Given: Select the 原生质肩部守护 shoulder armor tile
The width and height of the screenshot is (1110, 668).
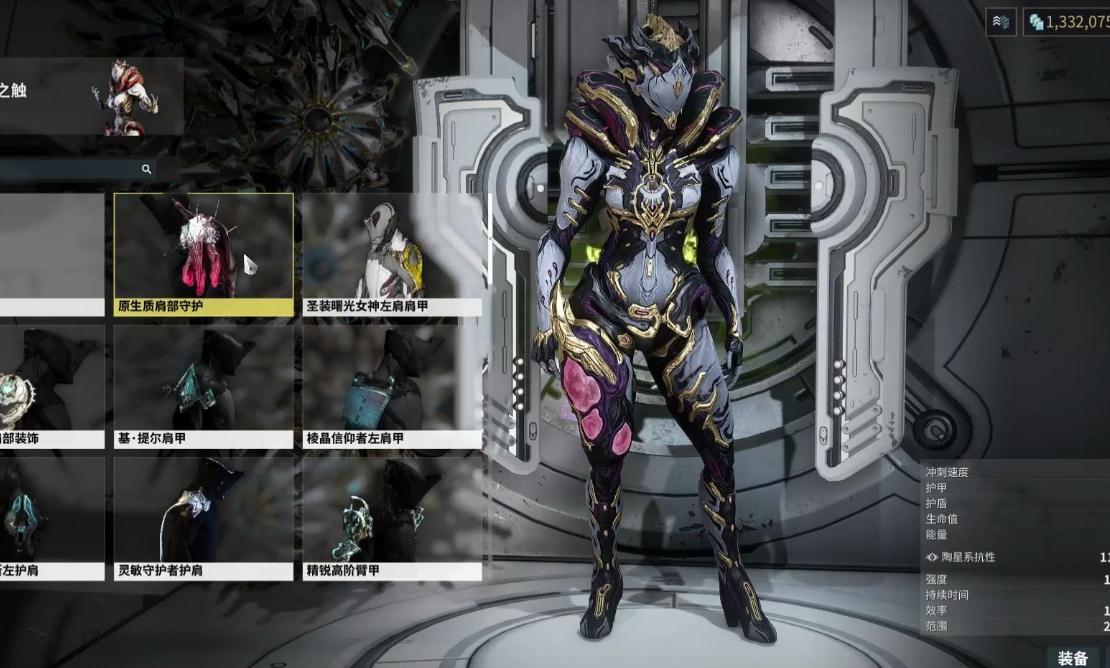Looking at the screenshot, I should [203, 255].
